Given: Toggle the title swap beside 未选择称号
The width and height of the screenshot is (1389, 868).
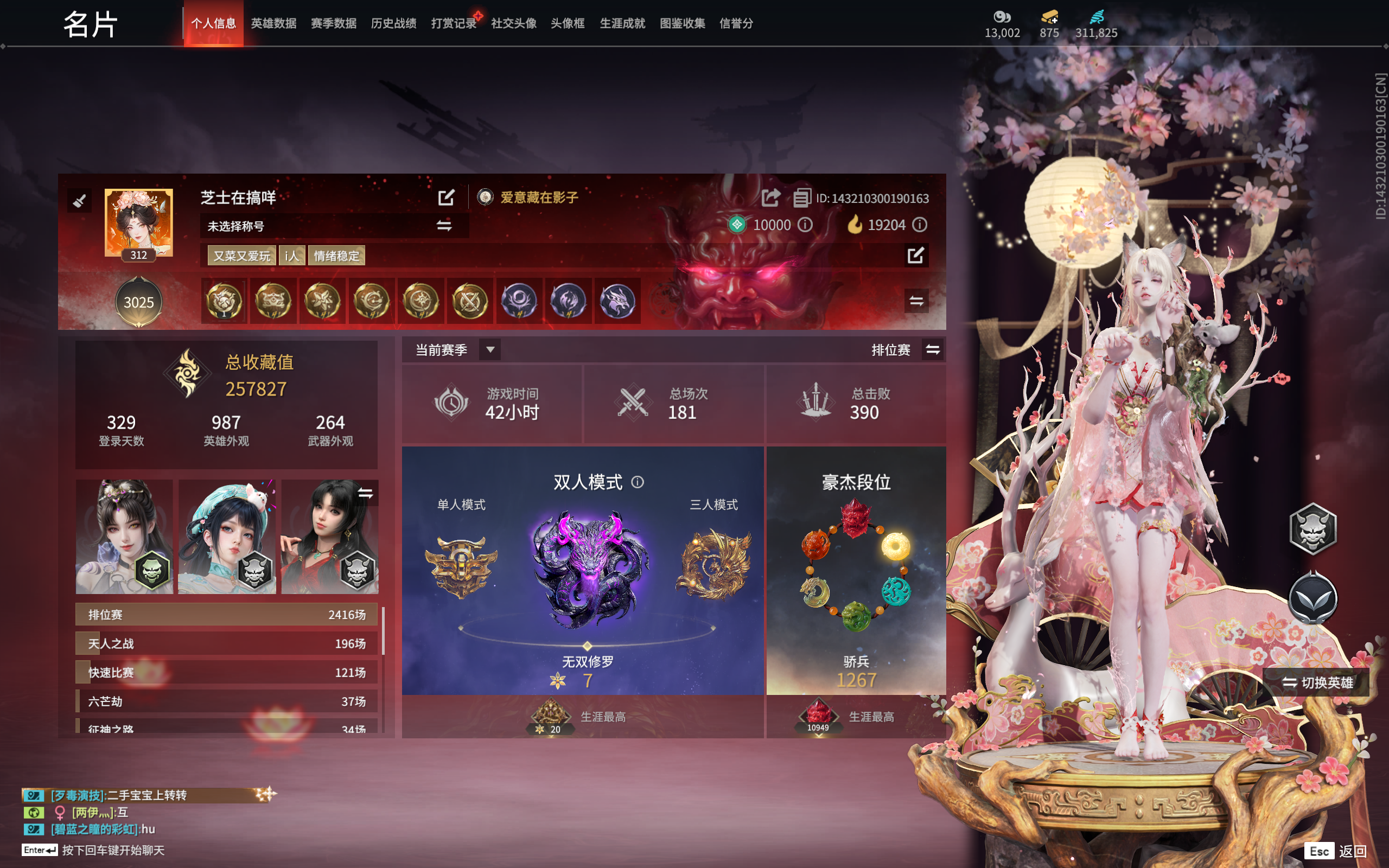Looking at the screenshot, I should (x=444, y=226).
